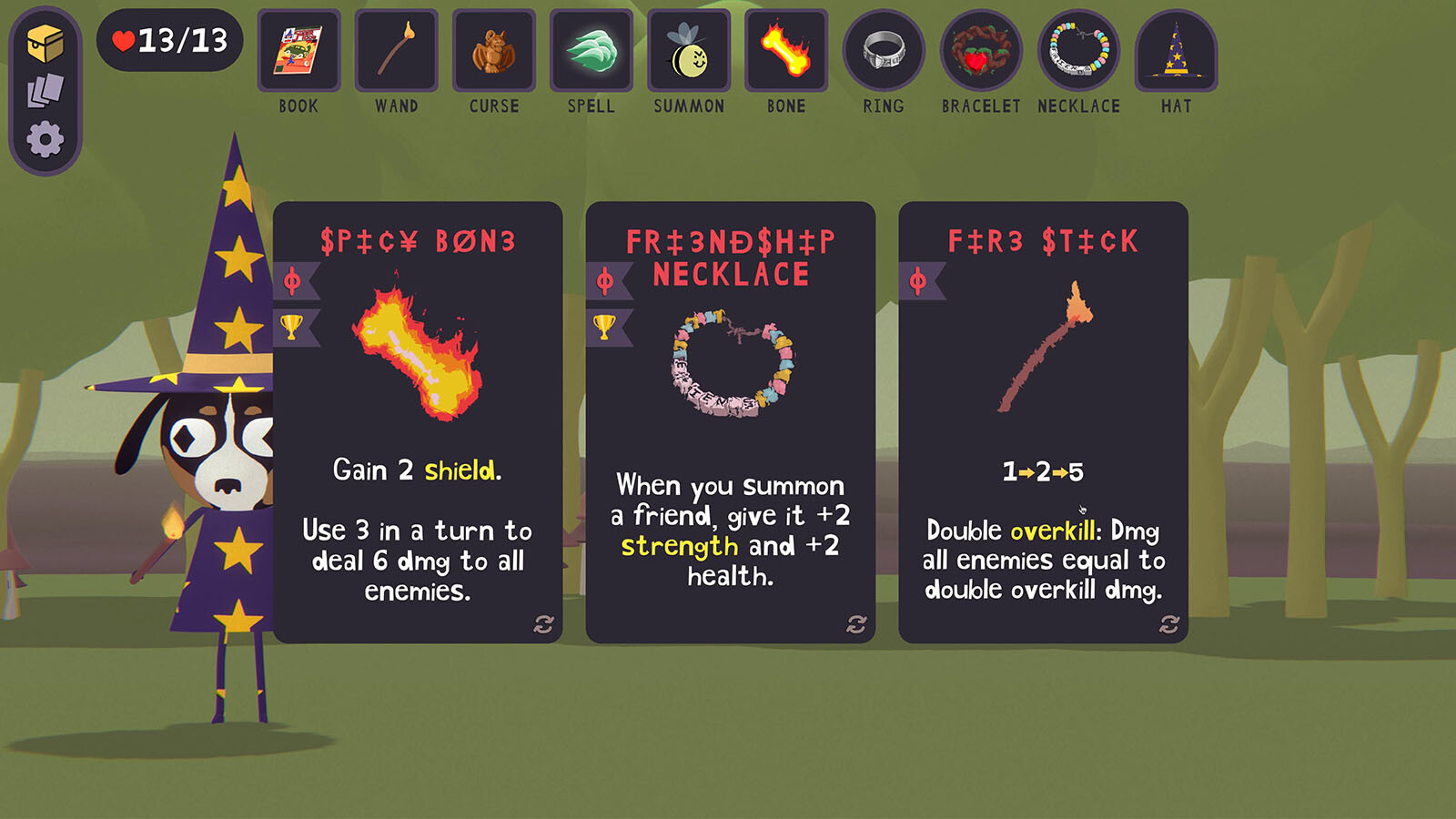Open the Spell slot
The height and width of the screenshot is (819, 1456).
click(x=591, y=51)
